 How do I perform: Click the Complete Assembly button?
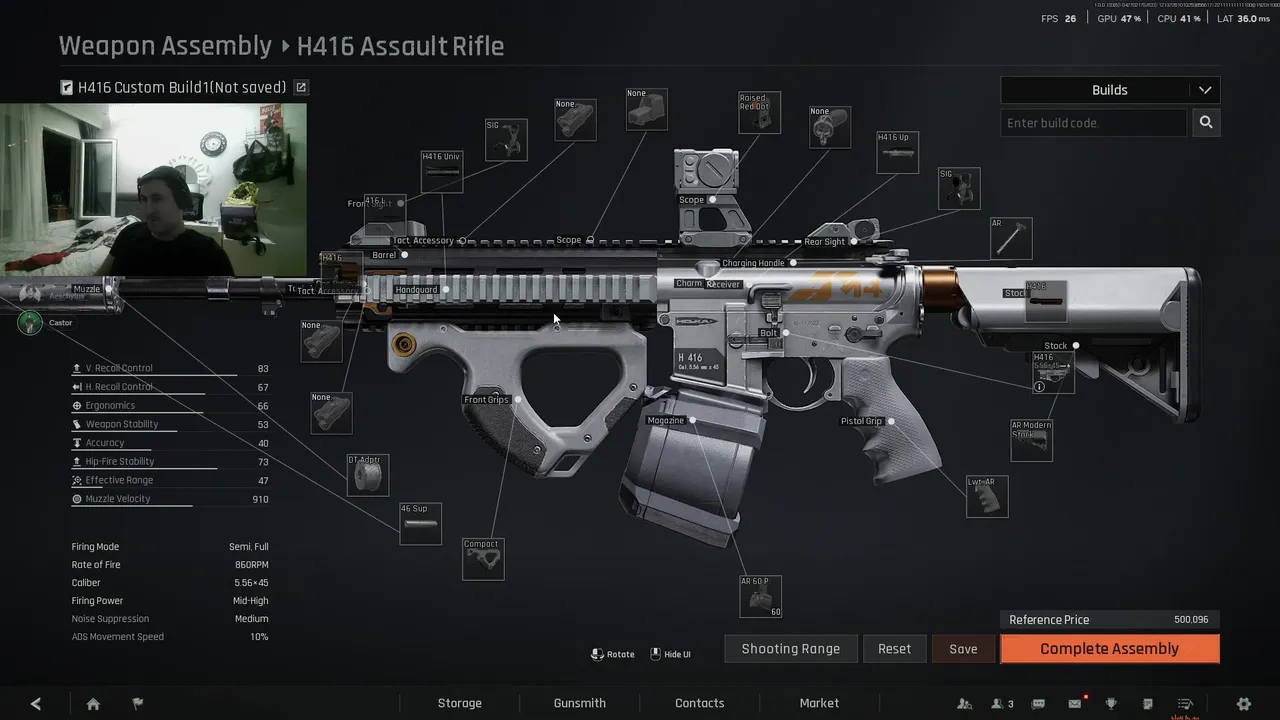(1109, 649)
